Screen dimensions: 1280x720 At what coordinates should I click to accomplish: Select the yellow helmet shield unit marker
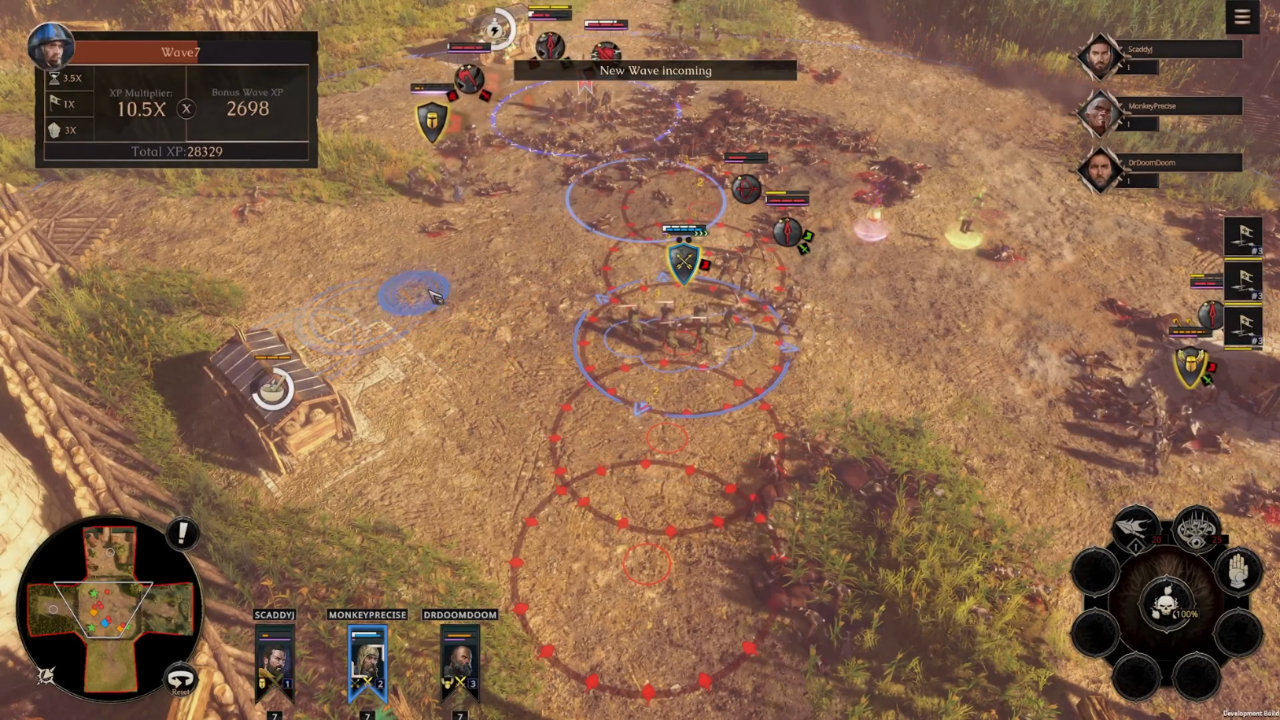(432, 121)
